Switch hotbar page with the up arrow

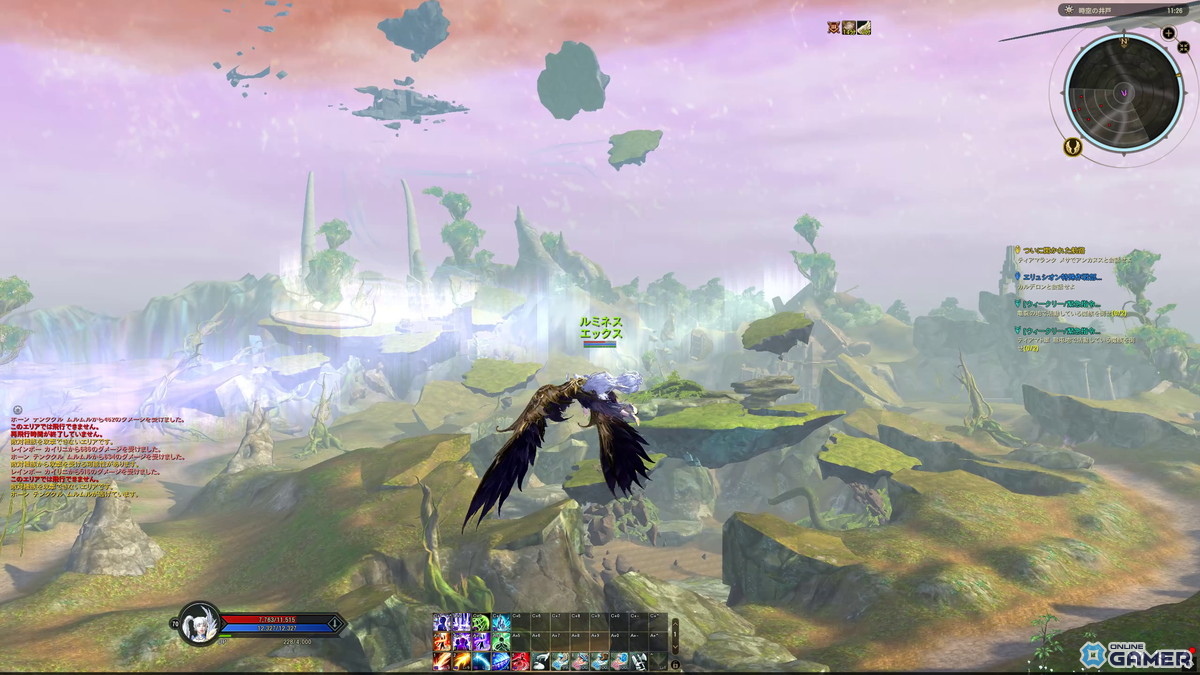(675, 626)
